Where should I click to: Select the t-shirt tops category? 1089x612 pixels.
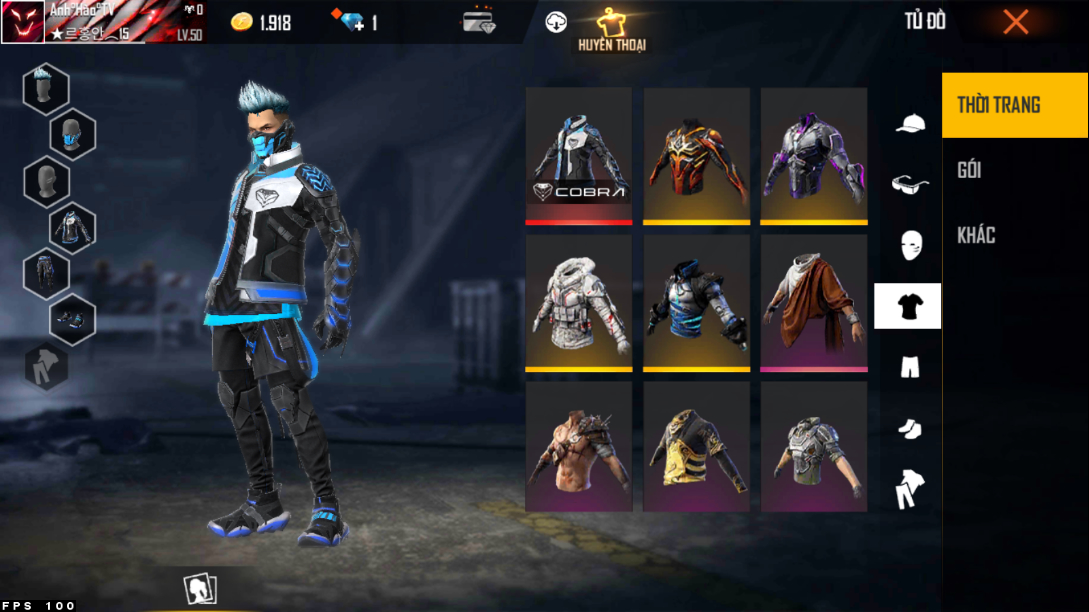coord(908,306)
